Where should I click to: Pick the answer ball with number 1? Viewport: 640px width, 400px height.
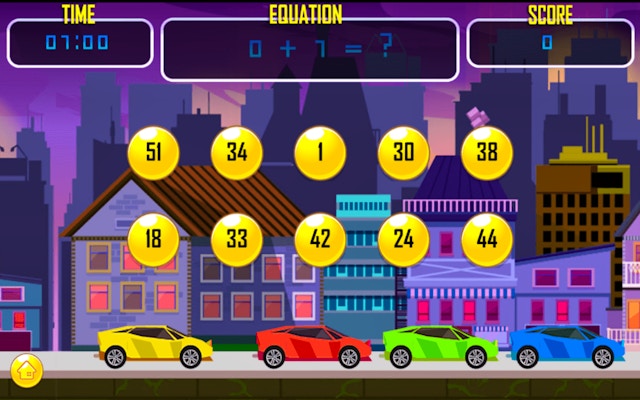click(x=320, y=153)
